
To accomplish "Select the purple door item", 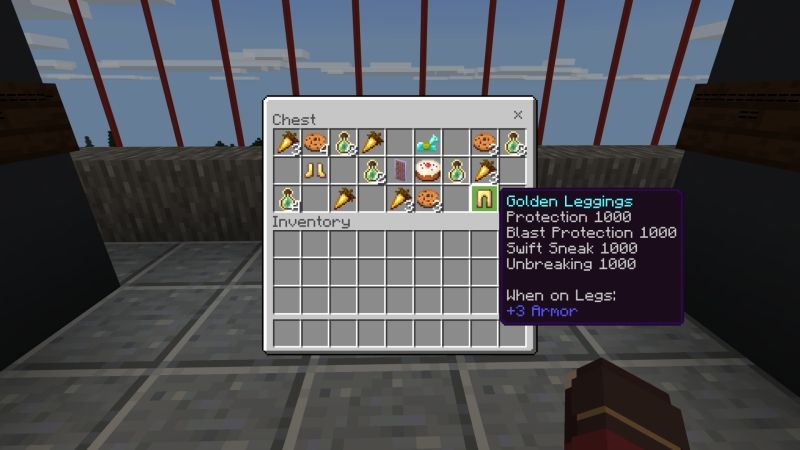I will (x=401, y=170).
